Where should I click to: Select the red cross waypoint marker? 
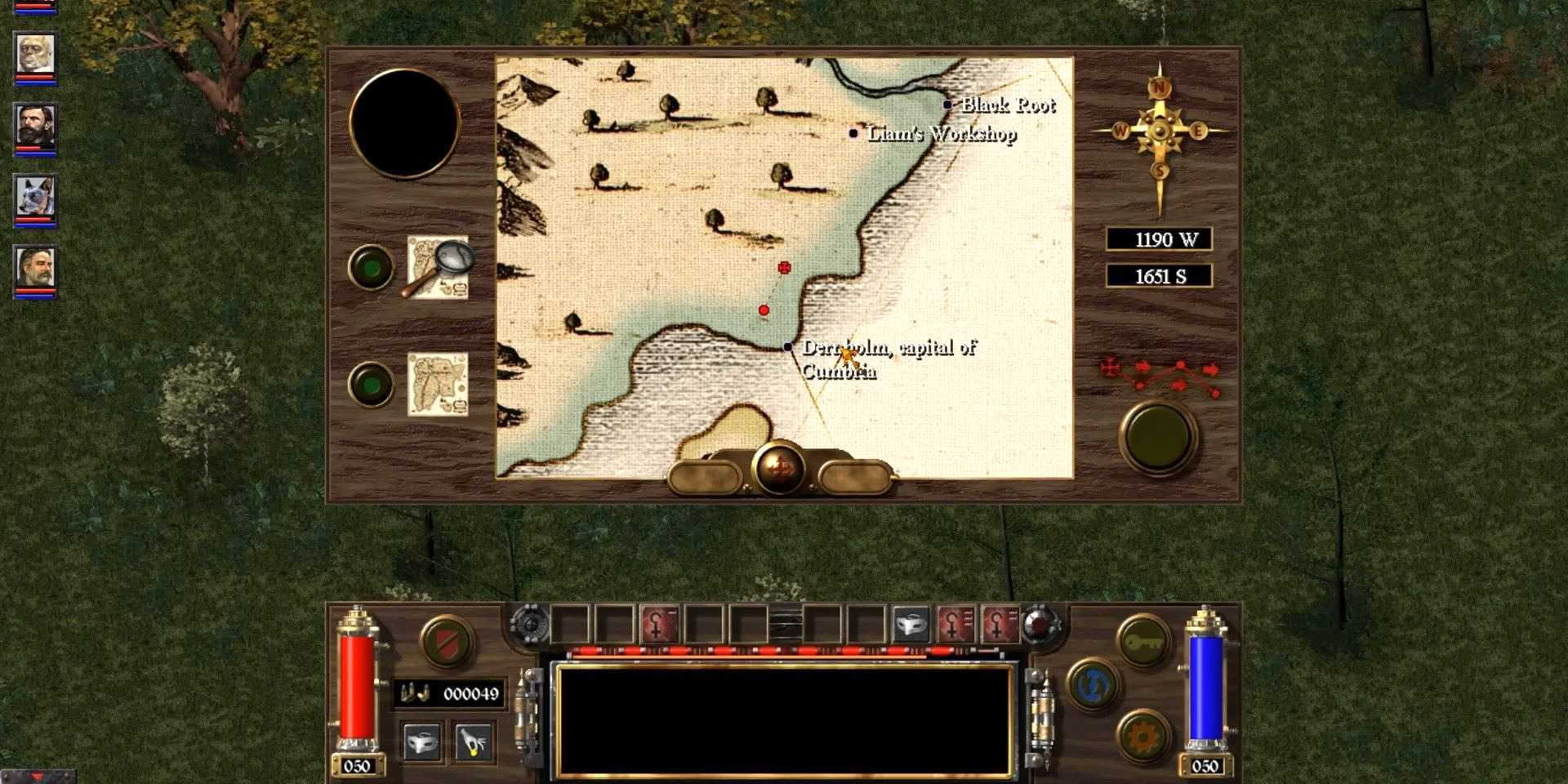[x=784, y=268]
